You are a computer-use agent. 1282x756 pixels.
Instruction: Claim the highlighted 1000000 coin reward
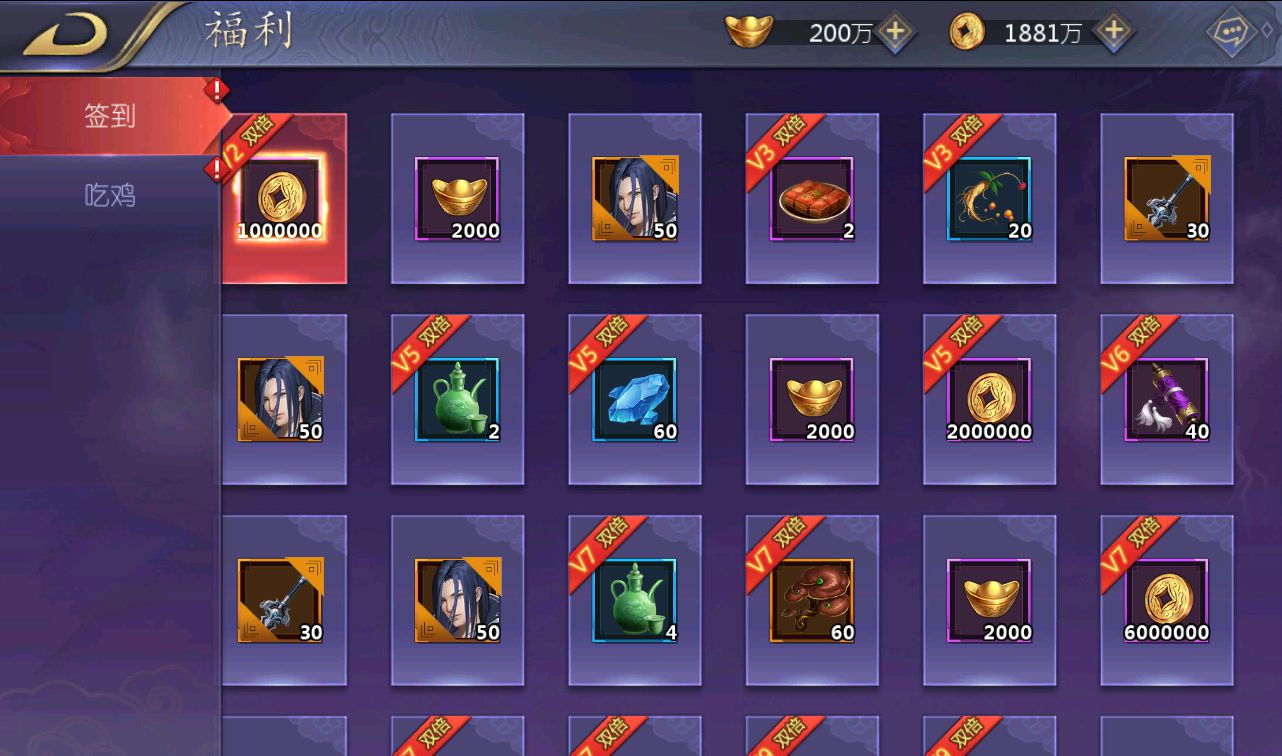[x=281, y=199]
